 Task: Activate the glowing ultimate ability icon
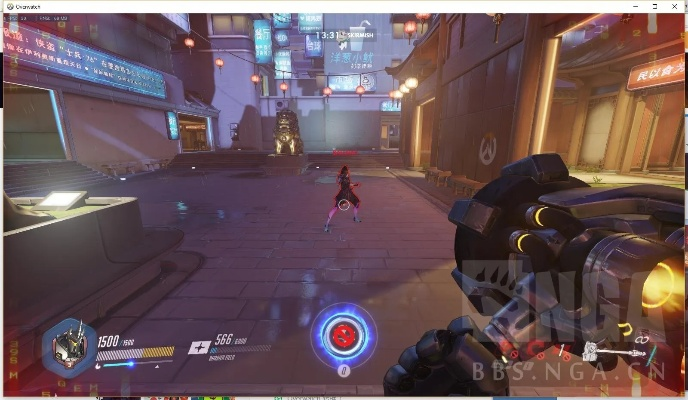click(343, 333)
